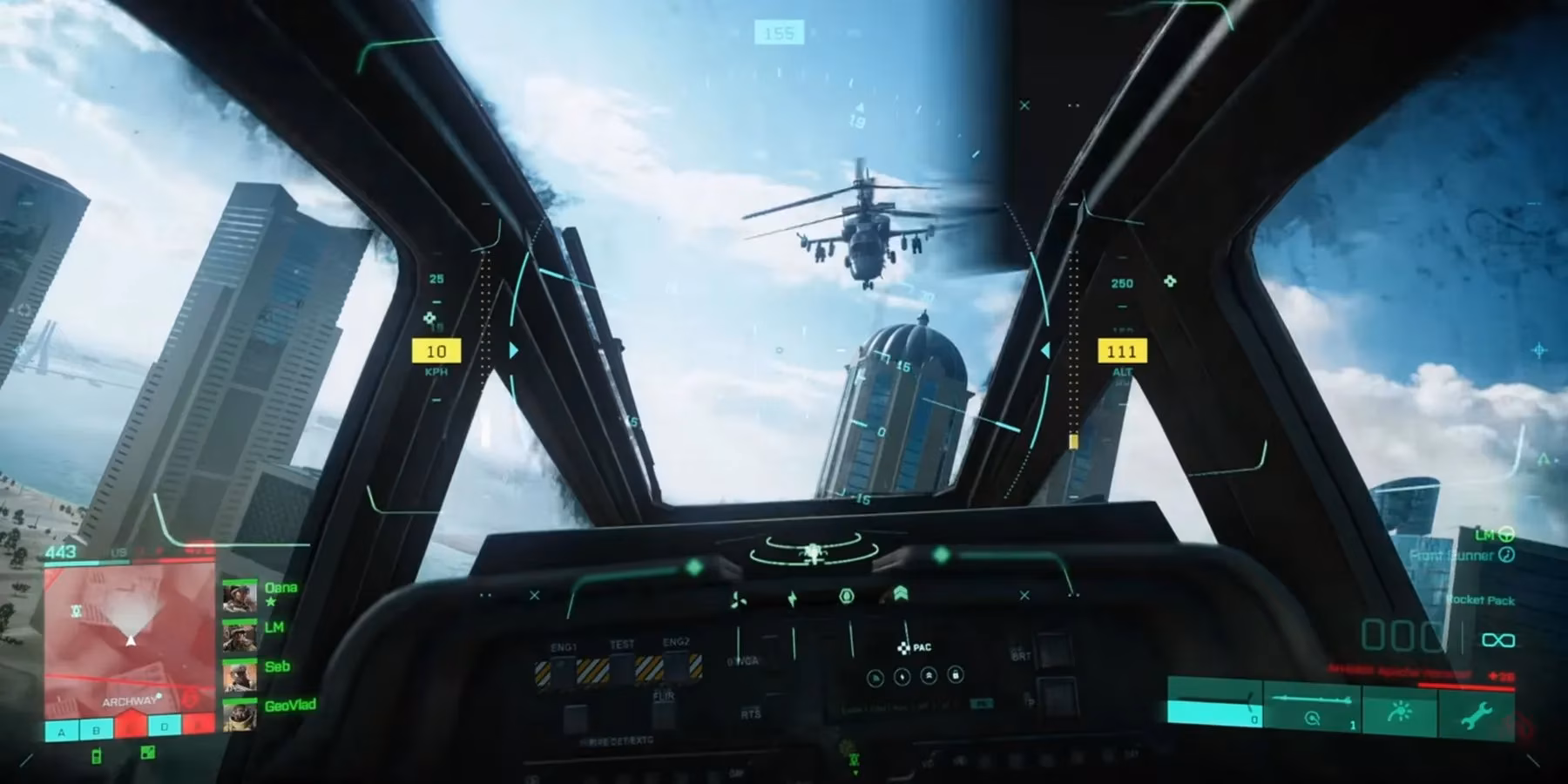Screen dimensions: 1568x784
Task: Toggle the ENG1 engine switch
Action: (x=564, y=671)
